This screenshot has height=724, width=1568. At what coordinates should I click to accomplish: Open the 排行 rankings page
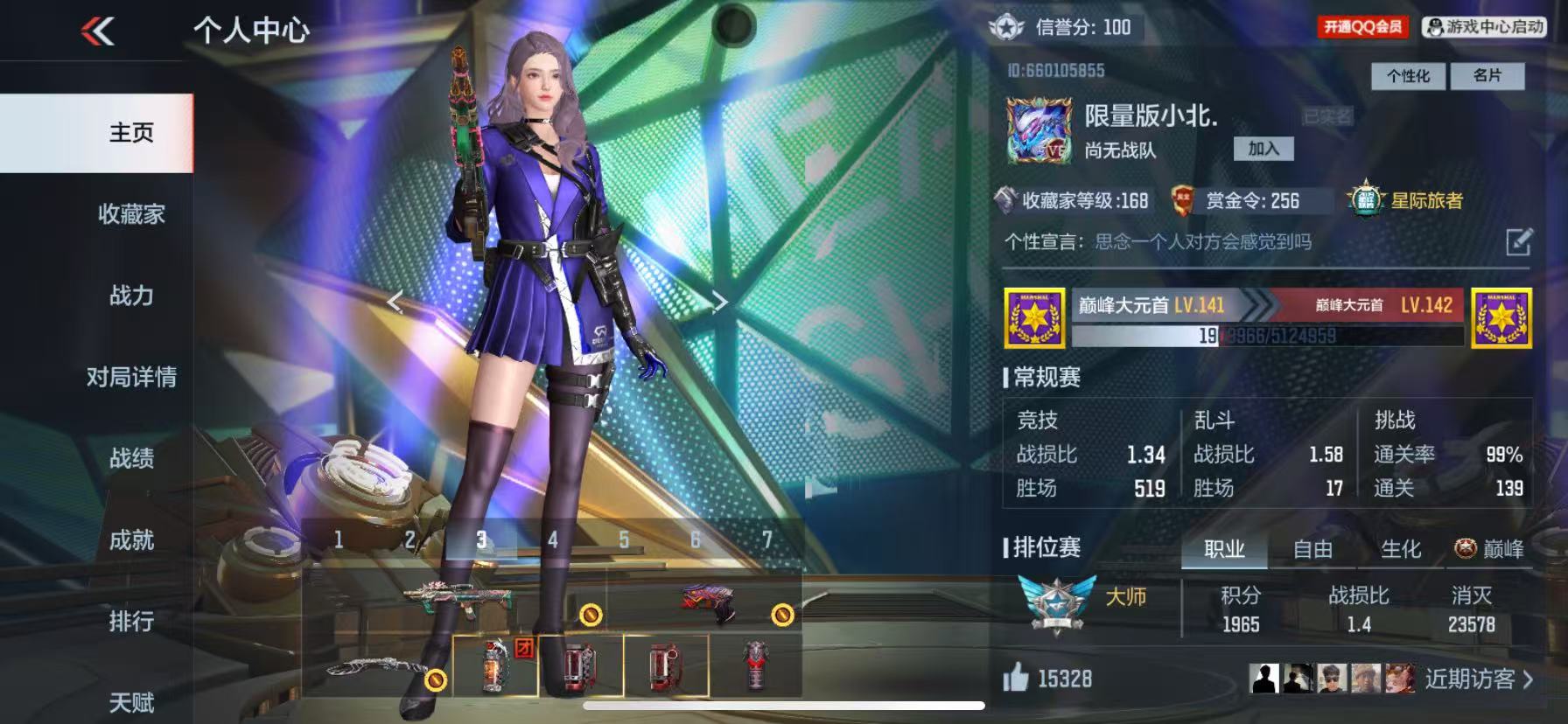tap(131, 621)
